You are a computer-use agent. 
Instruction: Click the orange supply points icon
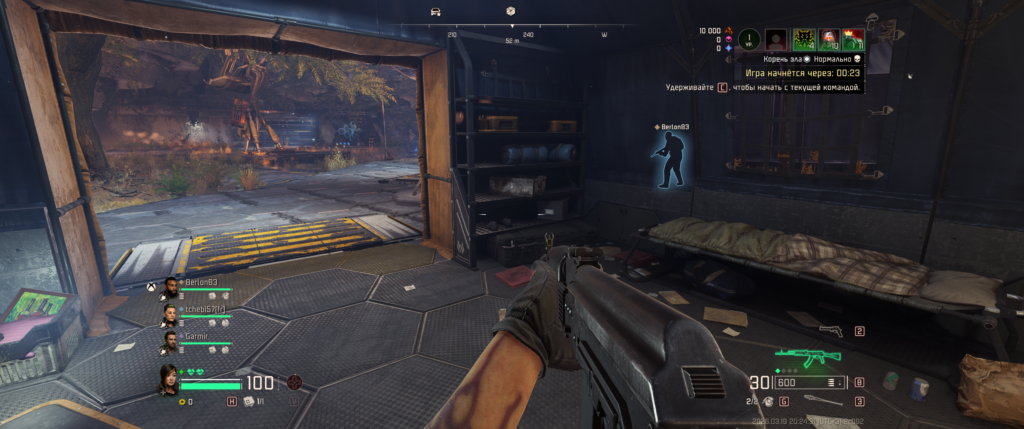tap(729, 30)
